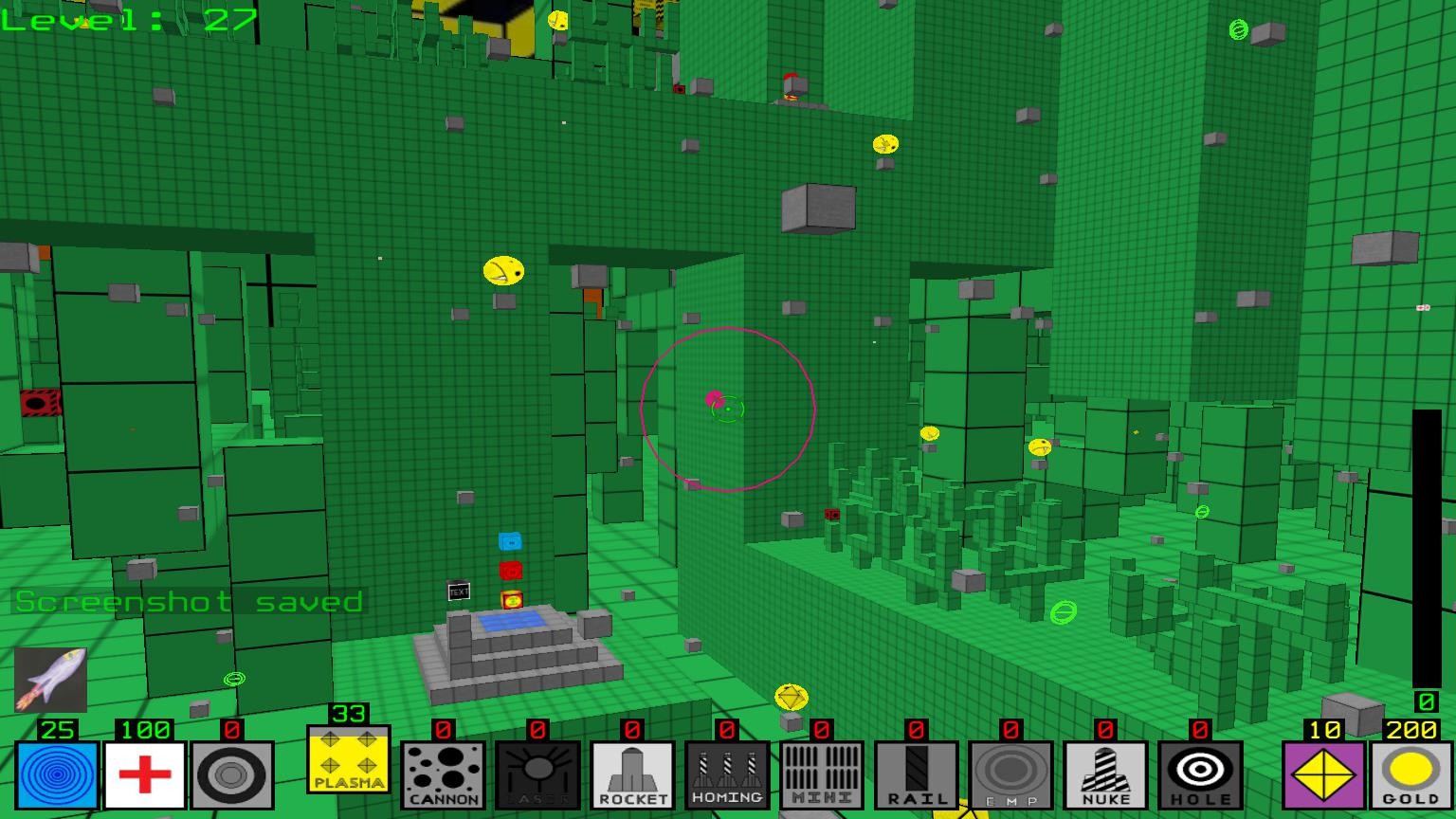This screenshot has width=1456, height=819.
Task: Select the LASER weapon icon
Action: pos(537,773)
